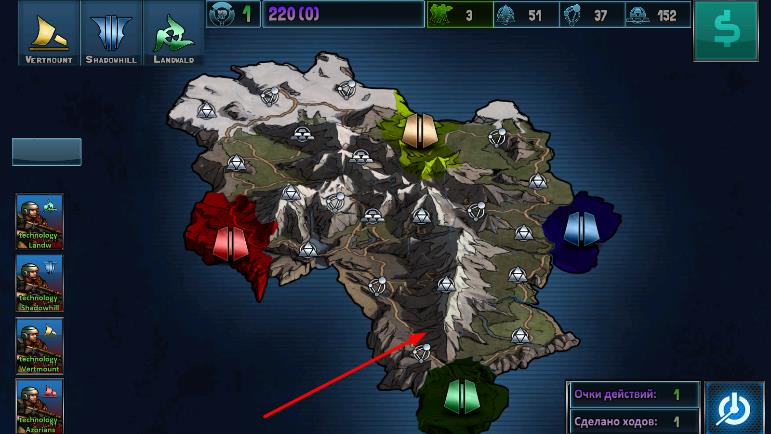Open Technology Landwald card
Viewport: 771px width, 434px height.
tap(40, 222)
